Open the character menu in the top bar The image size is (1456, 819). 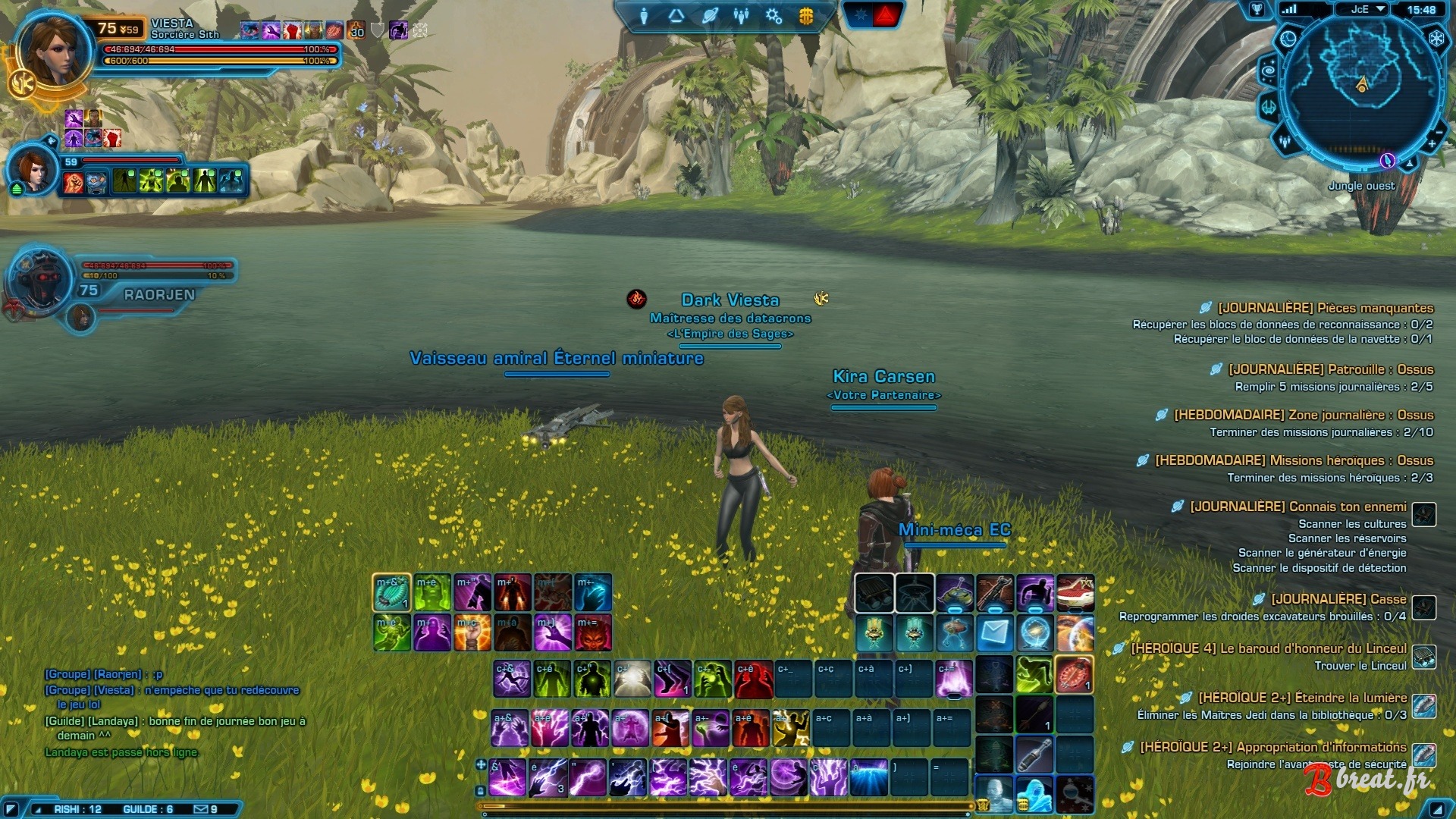point(644,16)
